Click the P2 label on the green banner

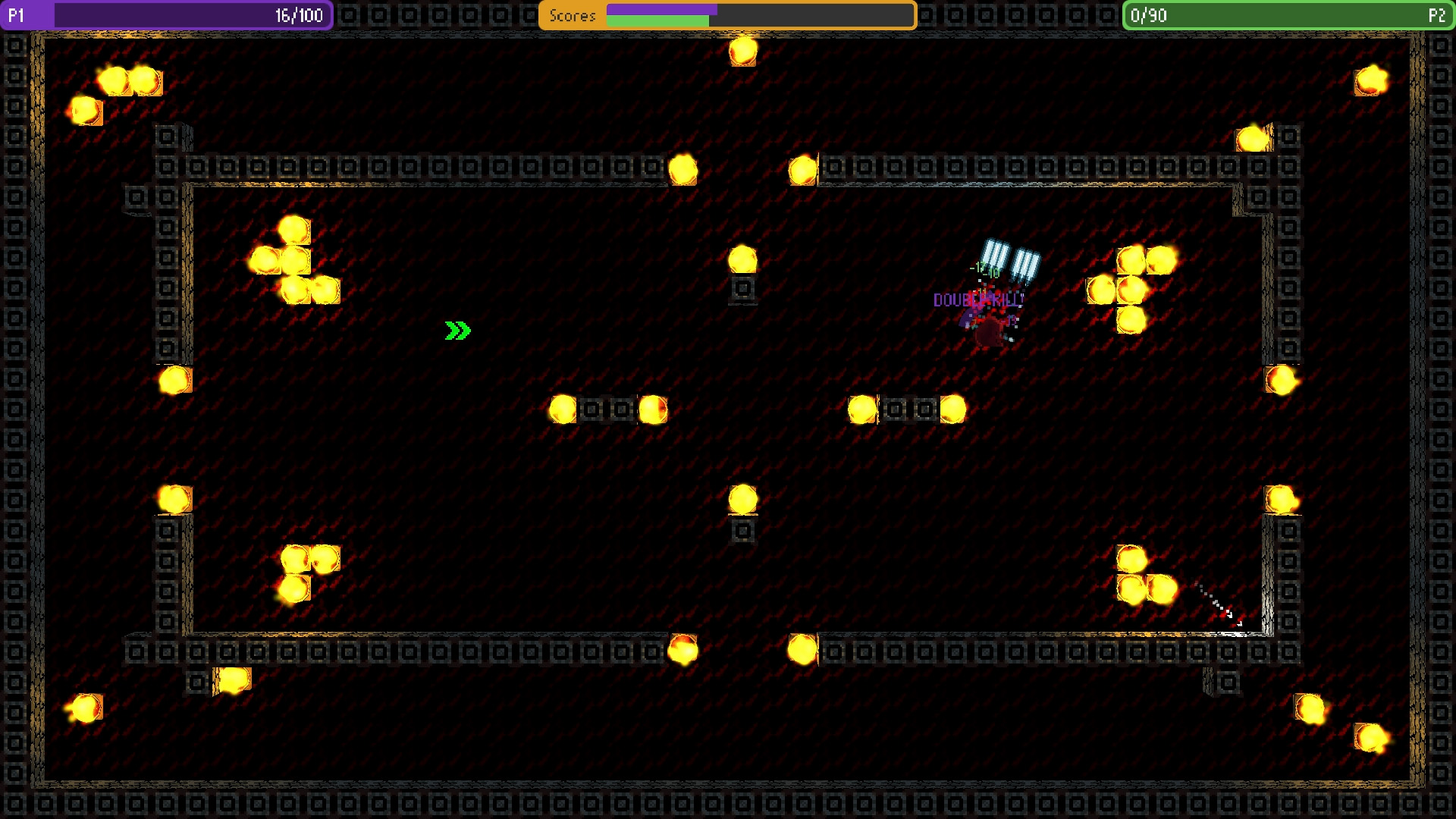pos(1439,14)
